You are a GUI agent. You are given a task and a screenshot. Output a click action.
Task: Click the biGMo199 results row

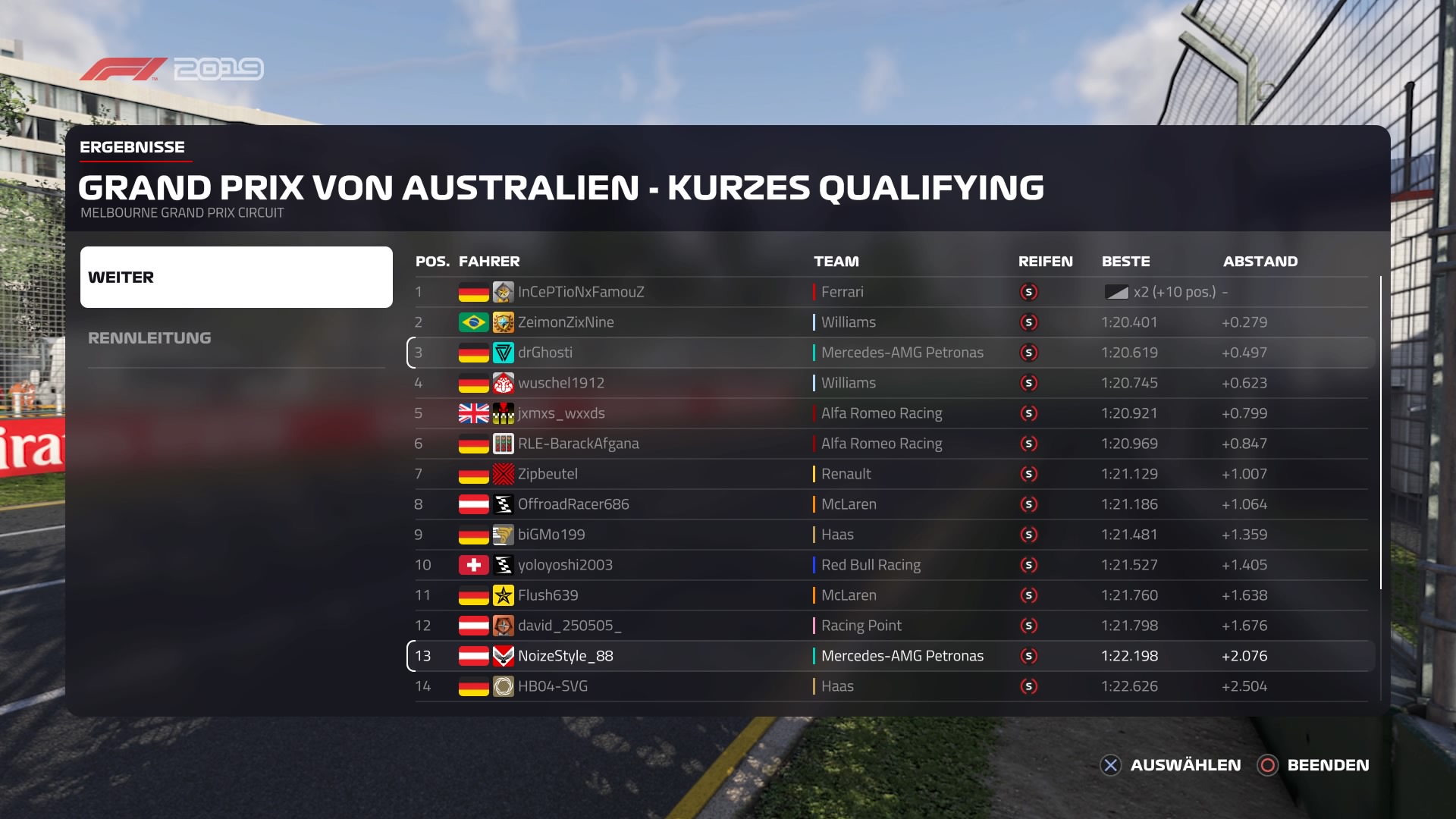pyautogui.click(x=891, y=535)
